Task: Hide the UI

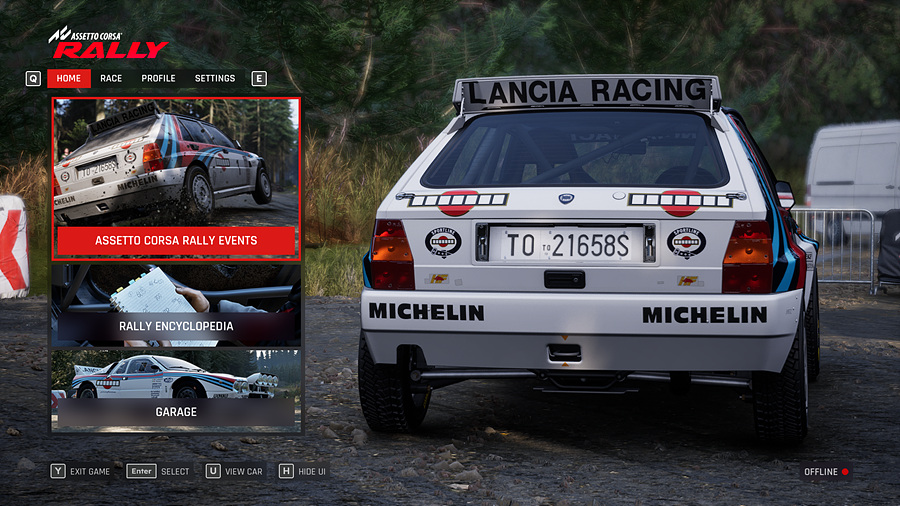Action: 303,471
